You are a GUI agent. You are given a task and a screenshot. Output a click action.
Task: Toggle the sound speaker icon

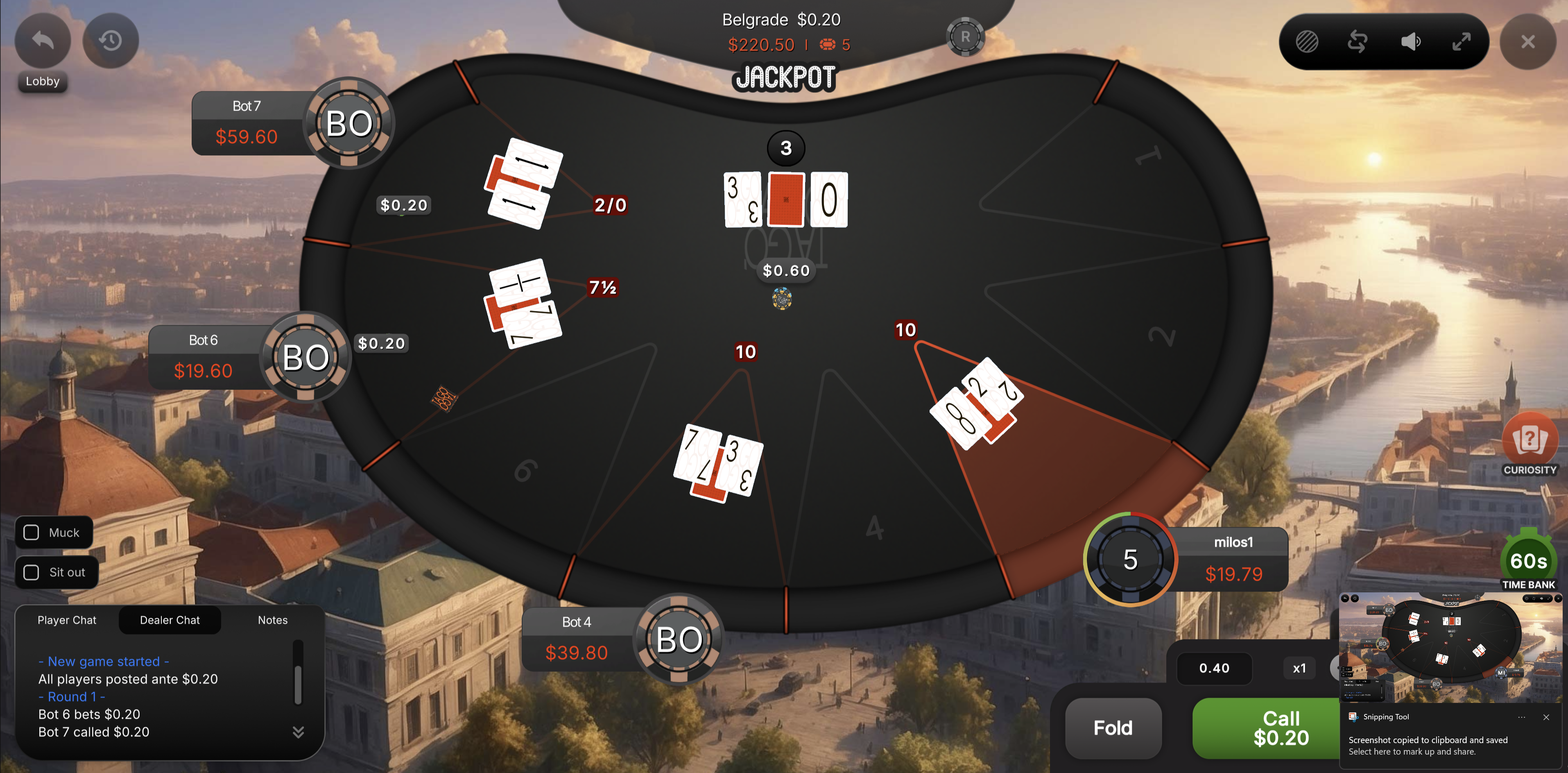1410,41
